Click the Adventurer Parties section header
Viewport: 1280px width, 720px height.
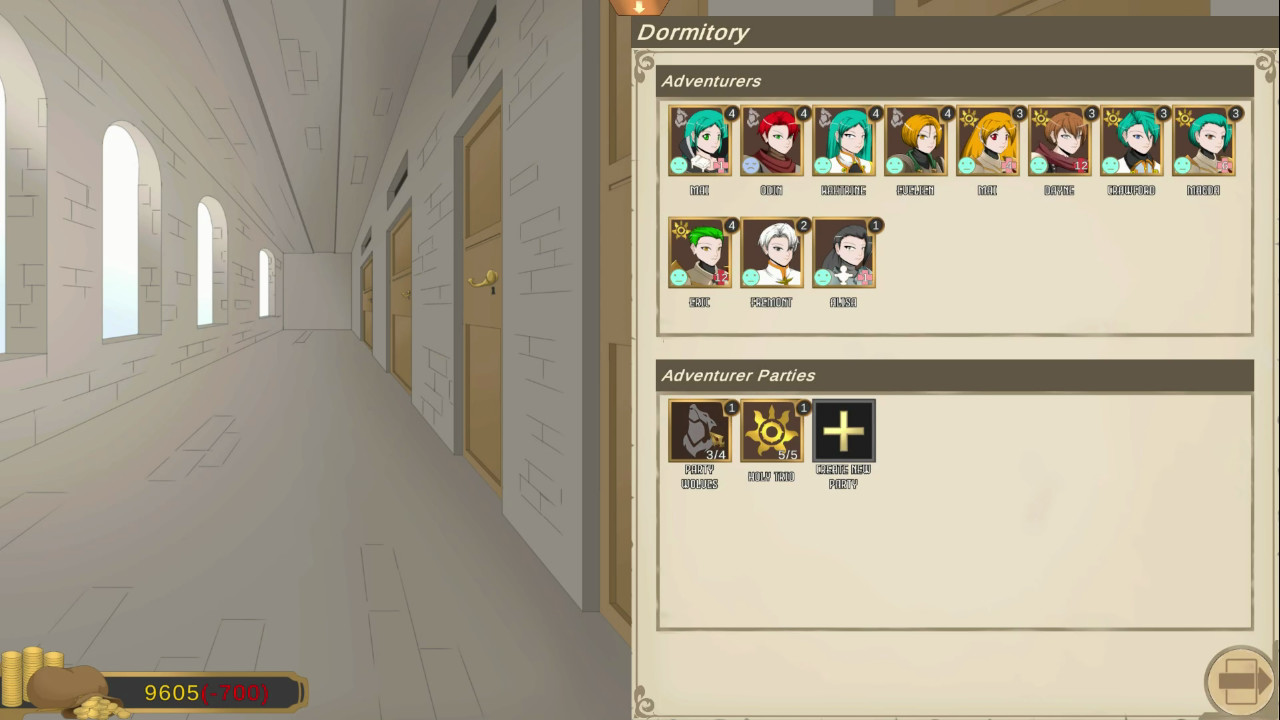(x=738, y=376)
